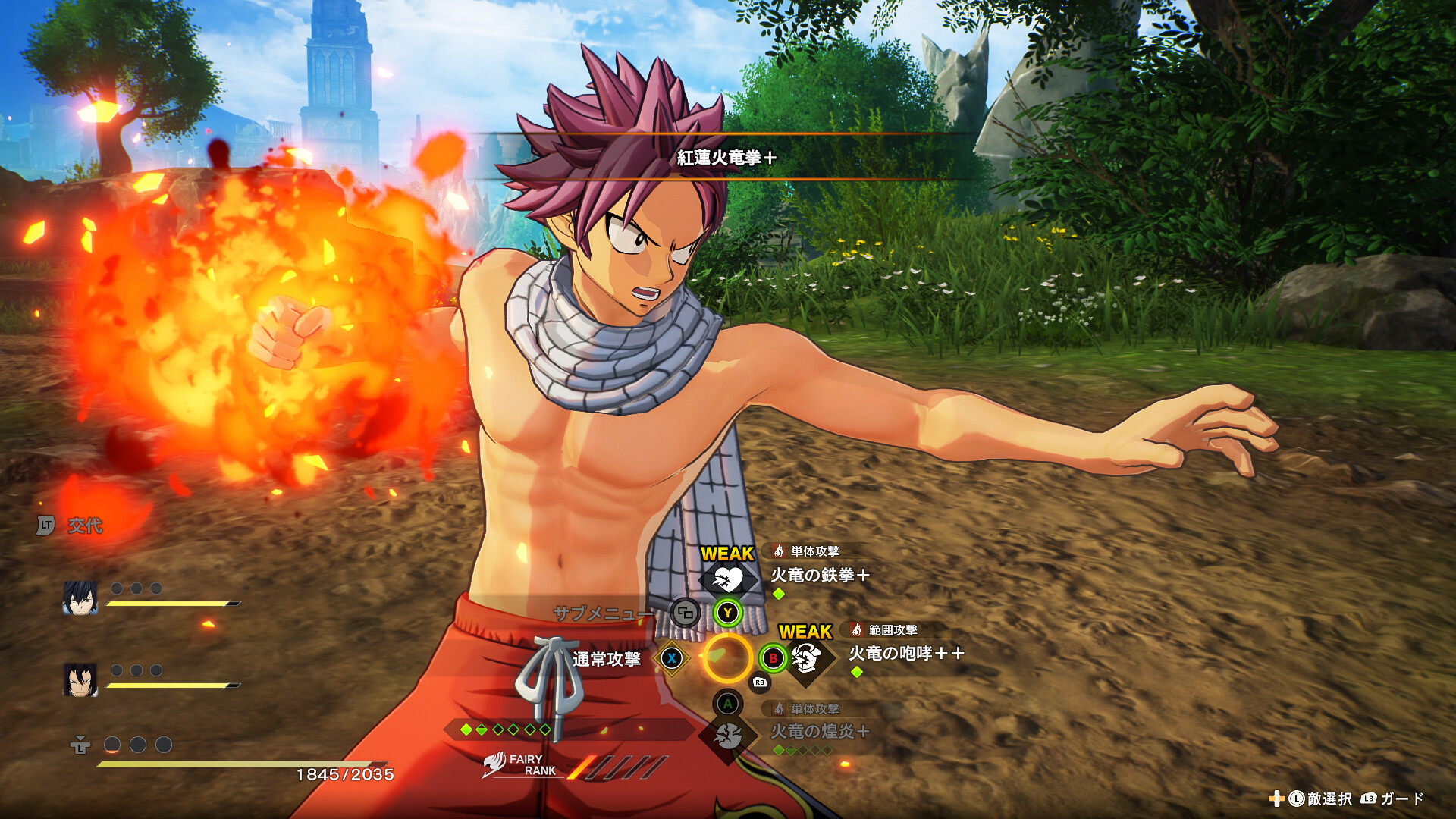The height and width of the screenshot is (819, 1456).
Task: Activate the 火竜の咆哮++ area attack
Action: tap(905, 653)
